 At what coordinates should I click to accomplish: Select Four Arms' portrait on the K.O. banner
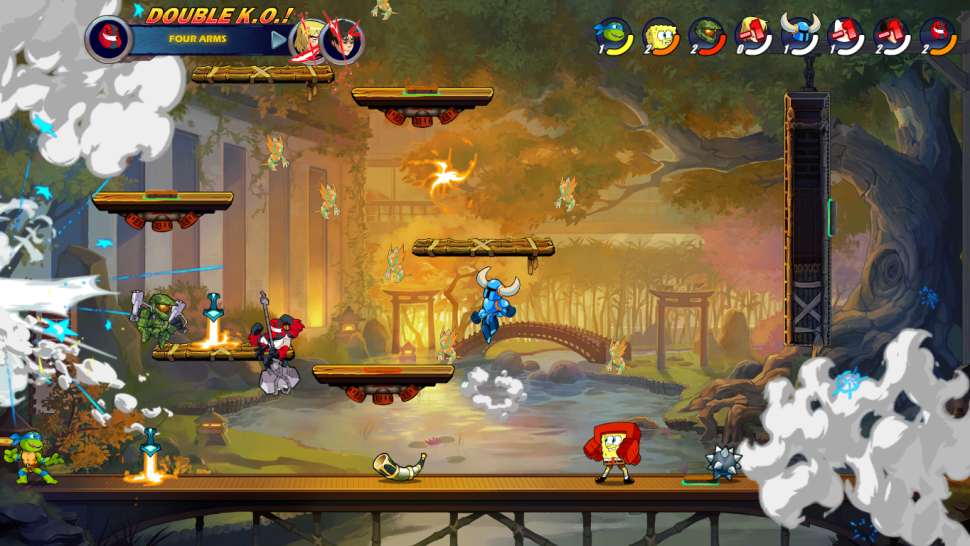tap(107, 39)
